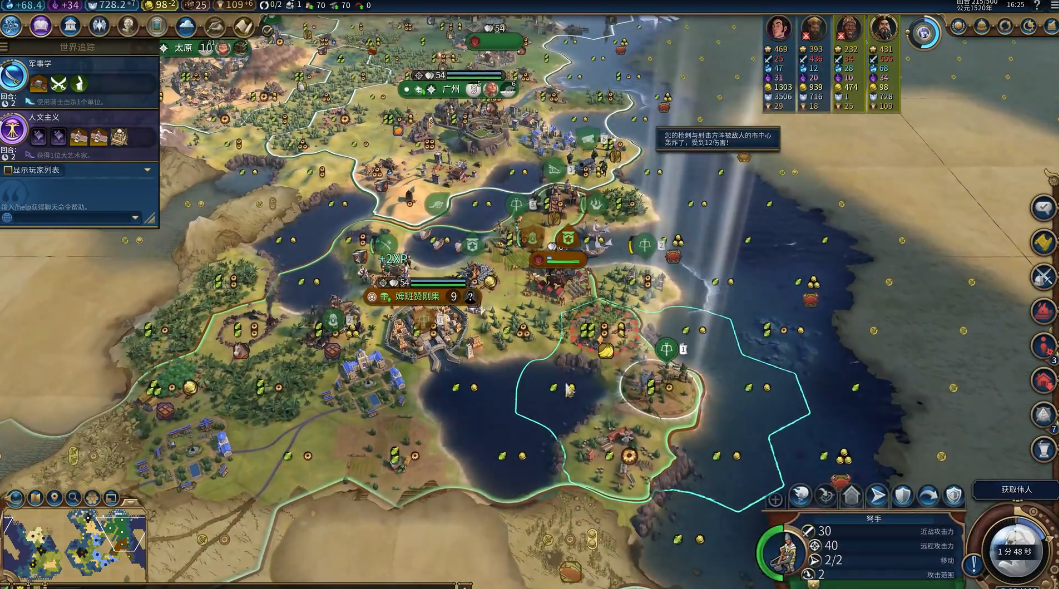
Task: Toggle the 显示玩家列表 checkbox
Action: coord(9,170)
